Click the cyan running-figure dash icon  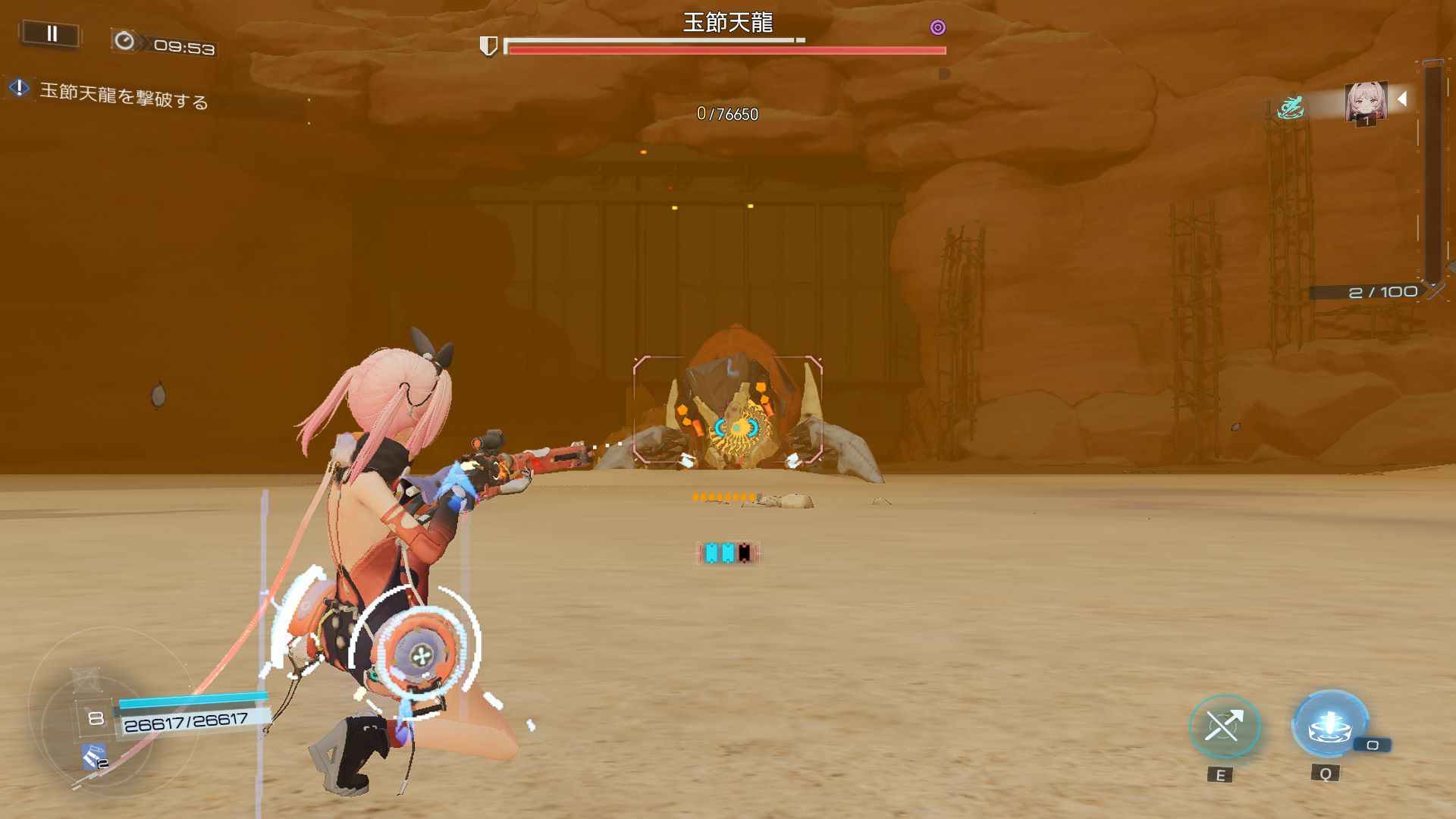(x=1289, y=108)
